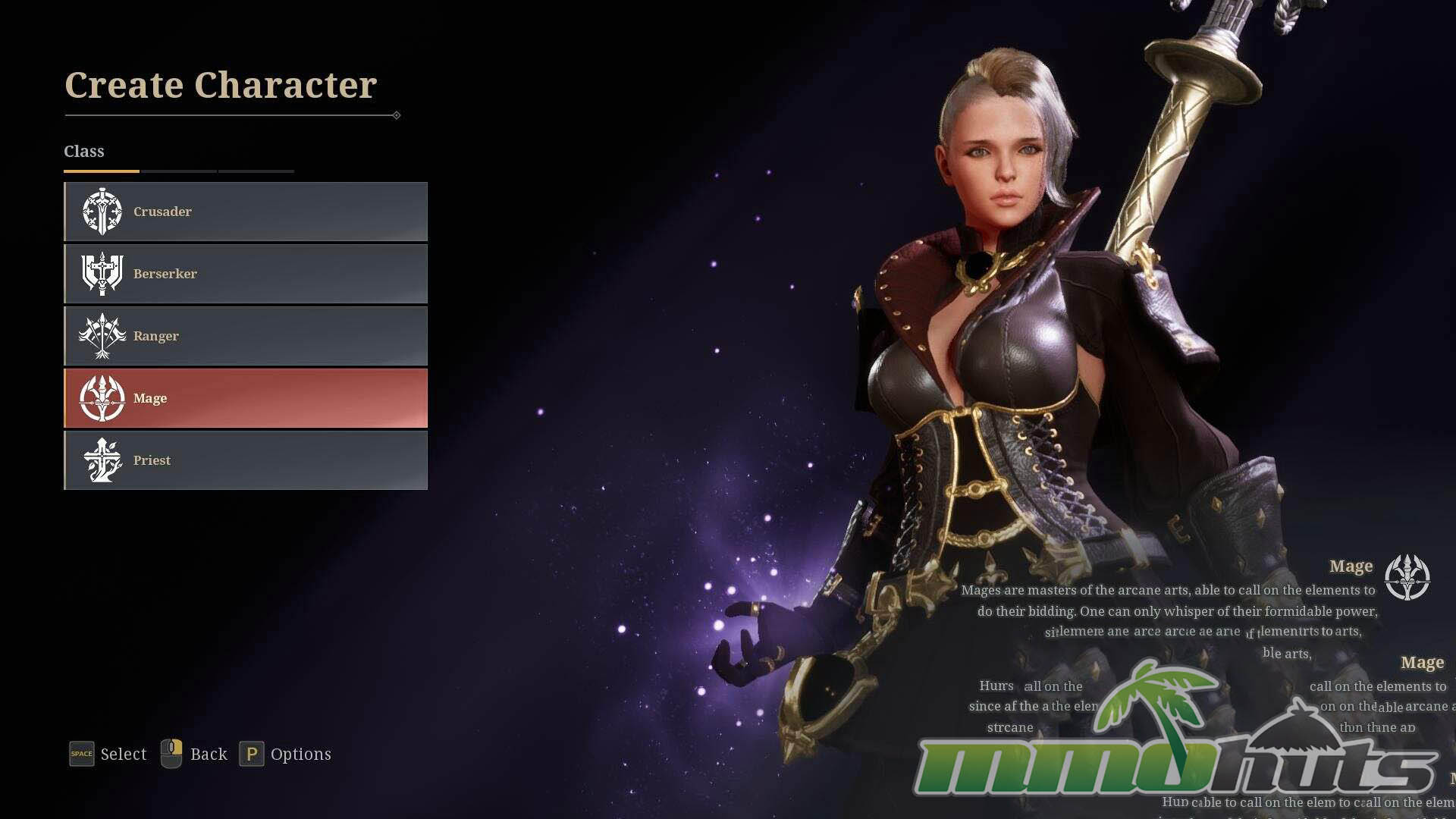
Task: Select the Crusader class
Action: (x=246, y=212)
